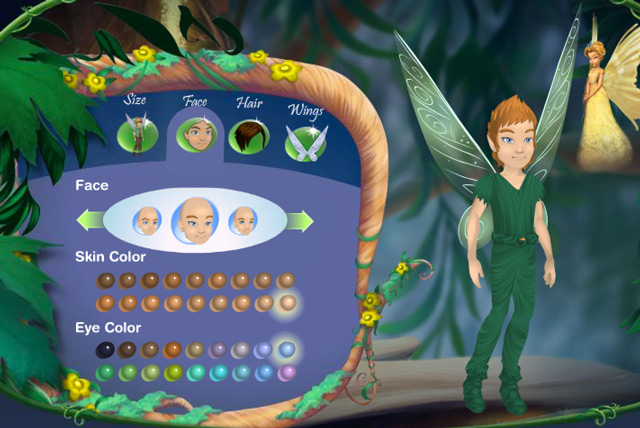Image resolution: width=640 pixels, height=428 pixels.
Task: Select the small left face option
Action: (149, 219)
